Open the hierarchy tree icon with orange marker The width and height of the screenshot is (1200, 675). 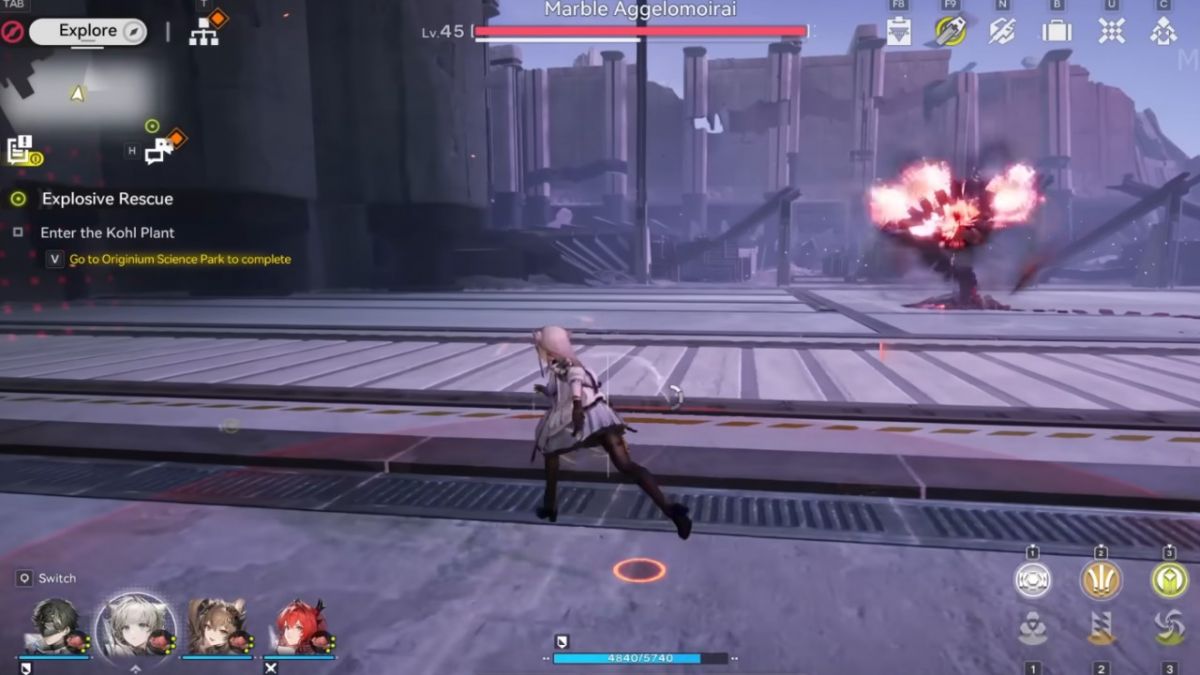click(x=204, y=31)
